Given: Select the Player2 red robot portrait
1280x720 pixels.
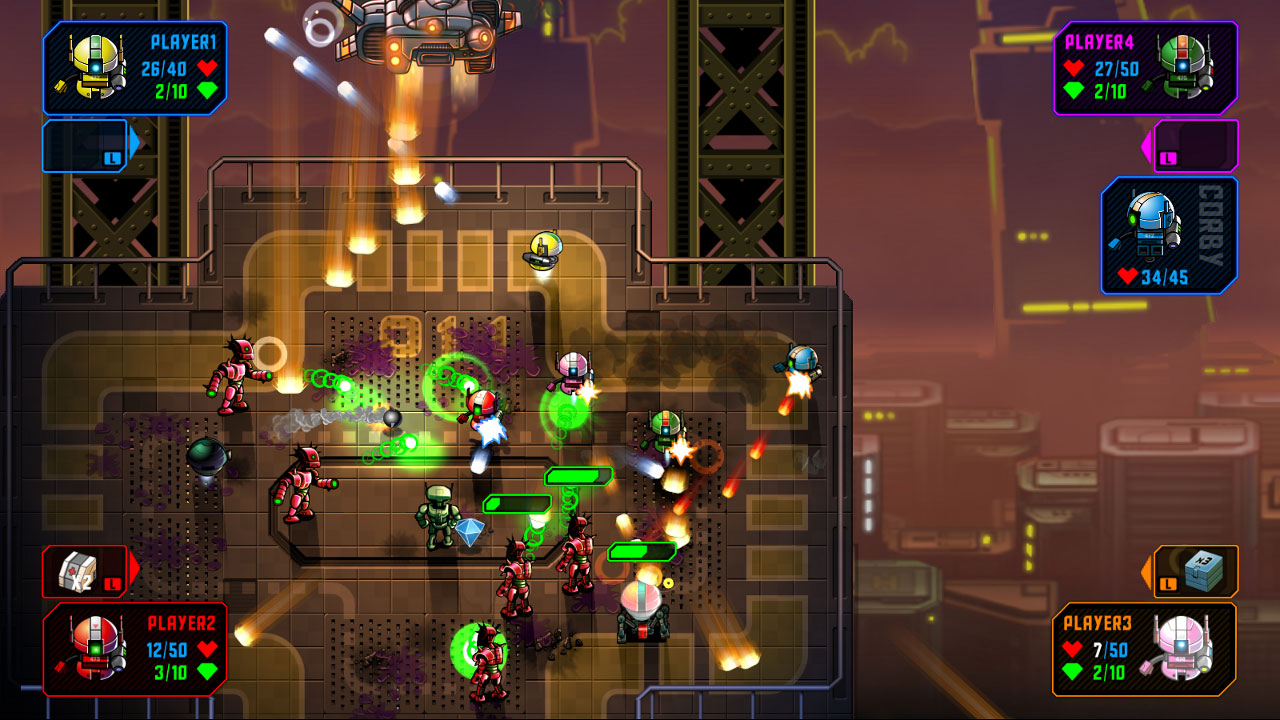Looking at the screenshot, I should (x=96, y=647).
